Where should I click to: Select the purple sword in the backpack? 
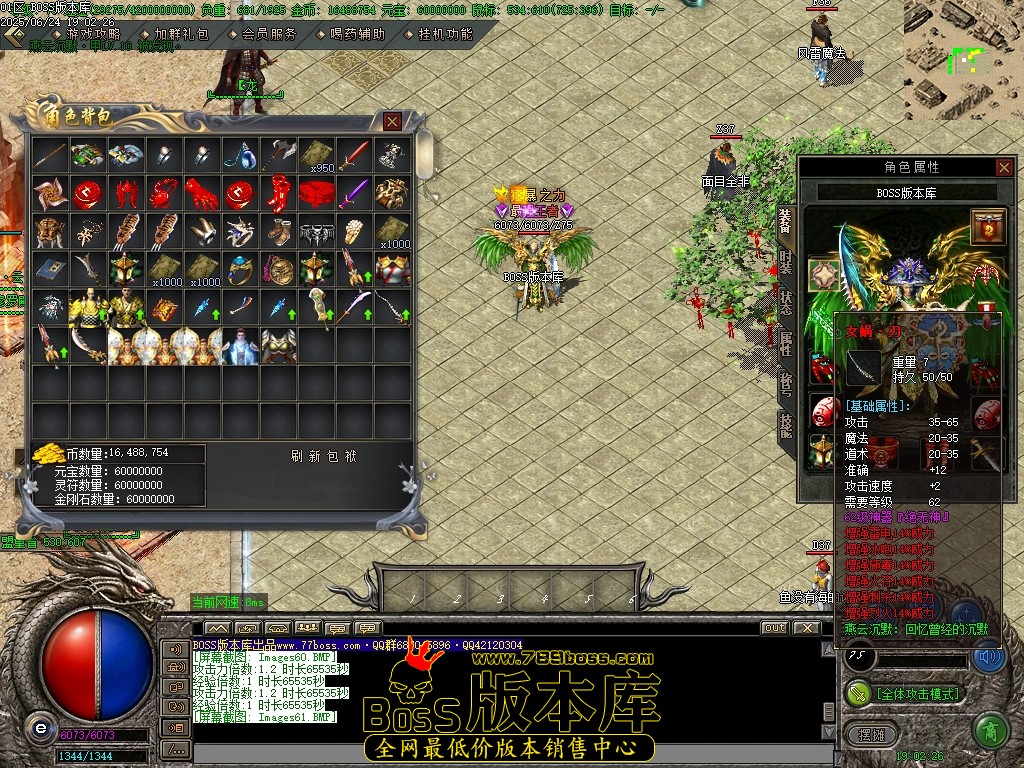(x=354, y=192)
